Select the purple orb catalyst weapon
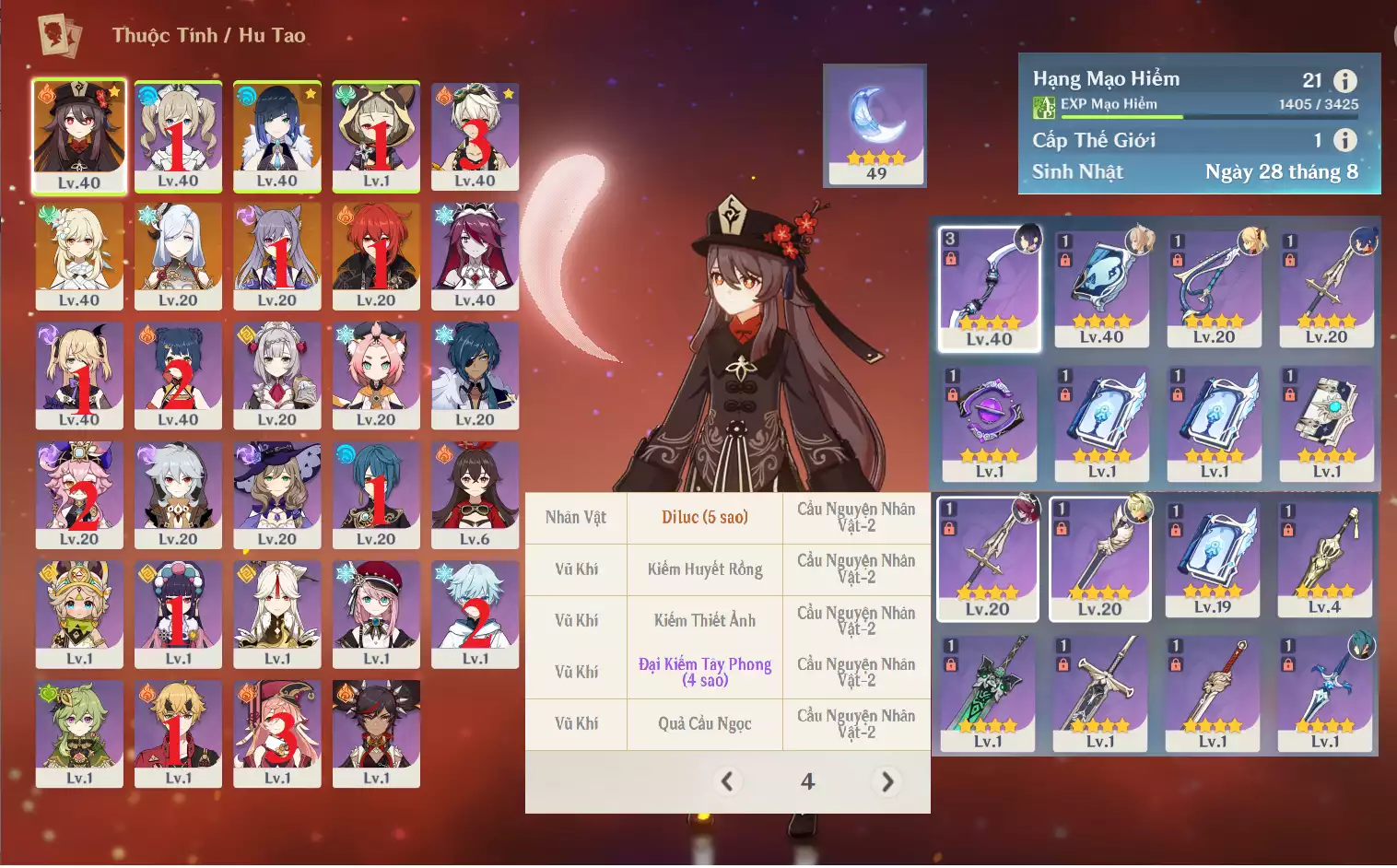Viewport: 1397px width, 868px height. pos(989,423)
